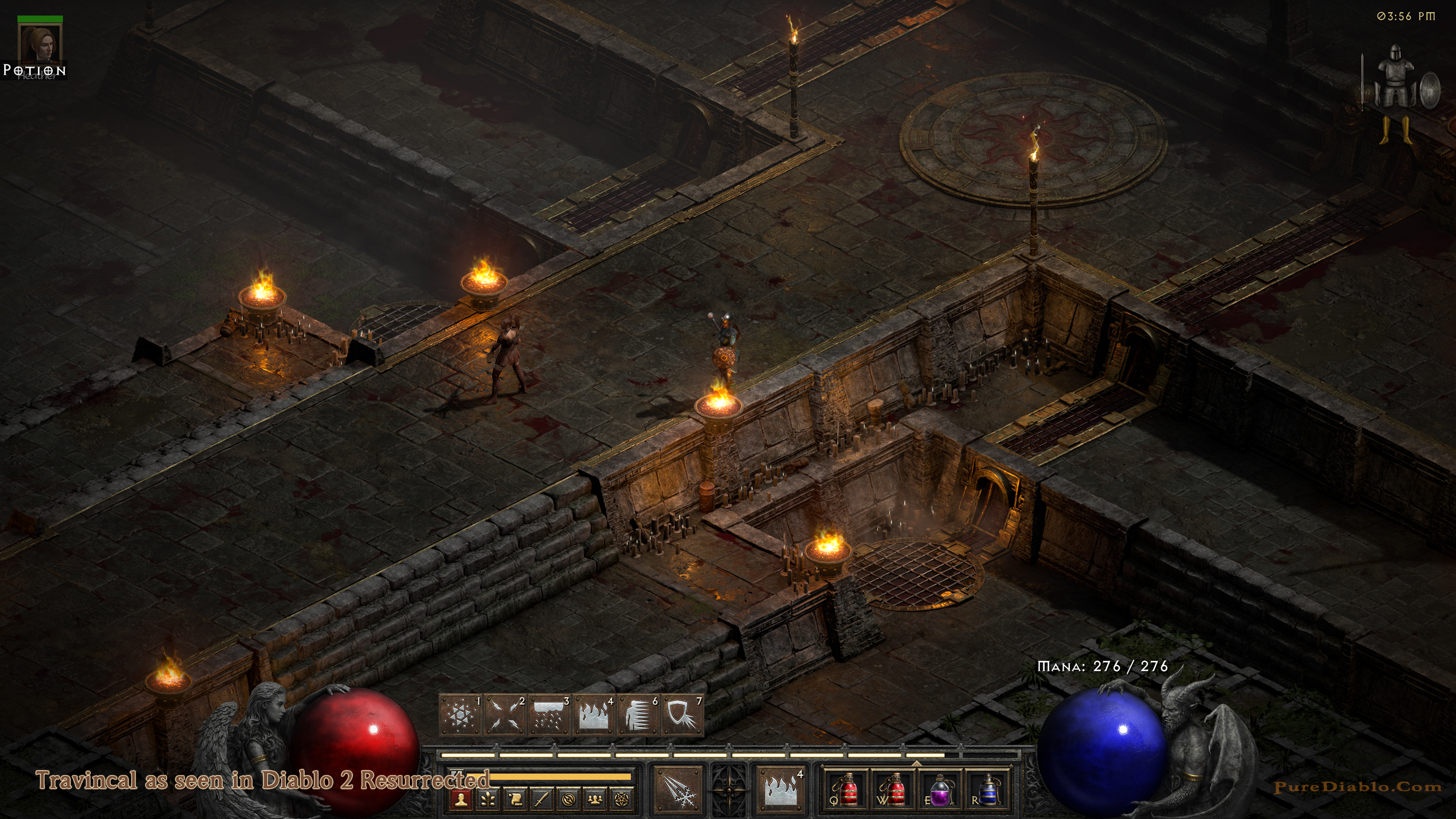Open the large flames skill button beside the belt
This screenshot has height=819, width=1456.
[780, 790]
